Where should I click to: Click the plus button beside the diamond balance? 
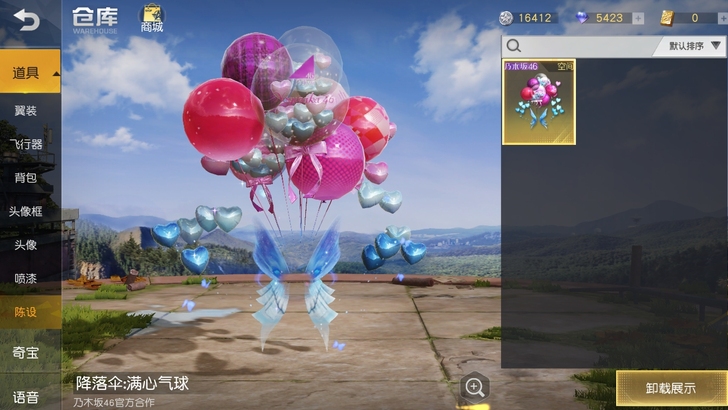637,18
